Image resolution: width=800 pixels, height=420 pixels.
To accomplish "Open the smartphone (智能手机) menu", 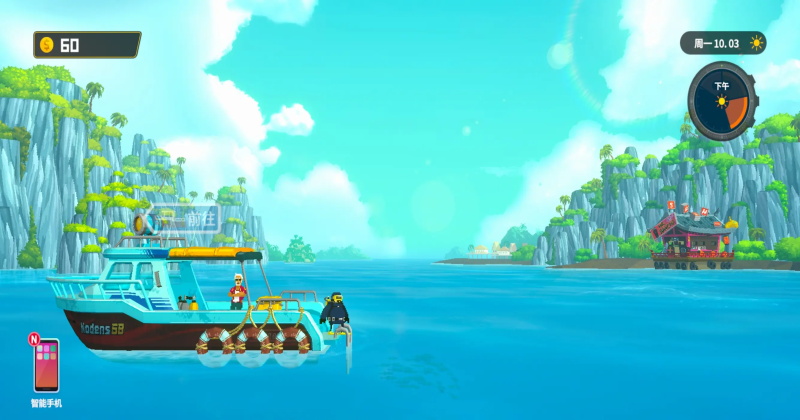I will pyautogui.click(x=46, y=365).
